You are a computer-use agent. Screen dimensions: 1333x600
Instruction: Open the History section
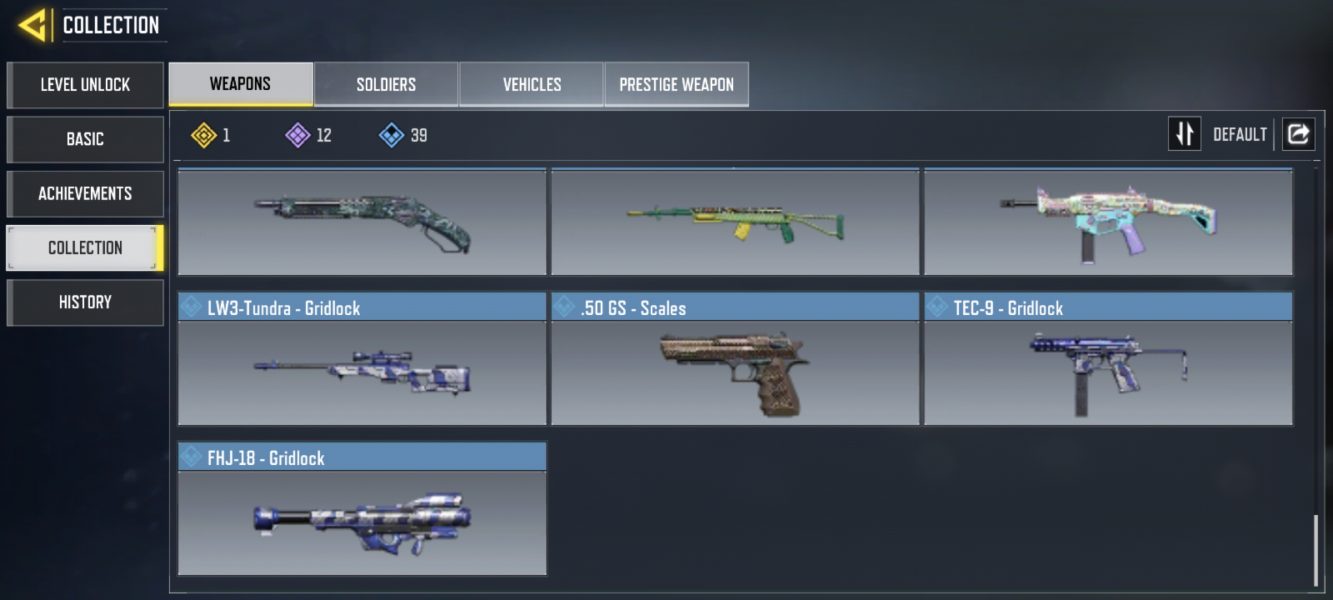tap(85, 302)
